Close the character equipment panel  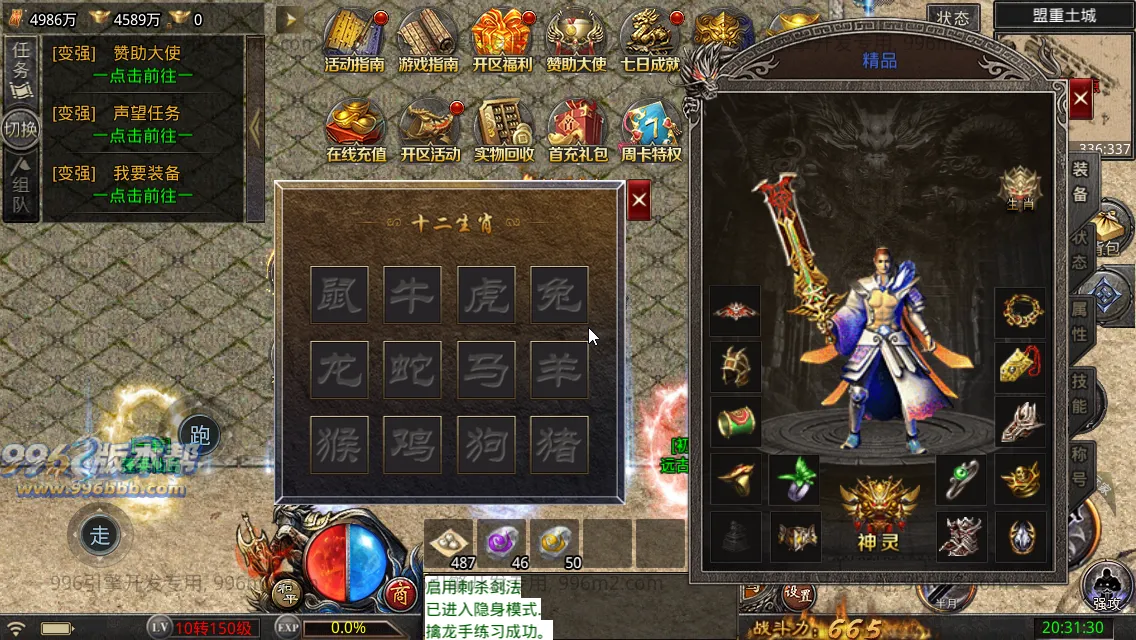click(x=1081, y=100)
